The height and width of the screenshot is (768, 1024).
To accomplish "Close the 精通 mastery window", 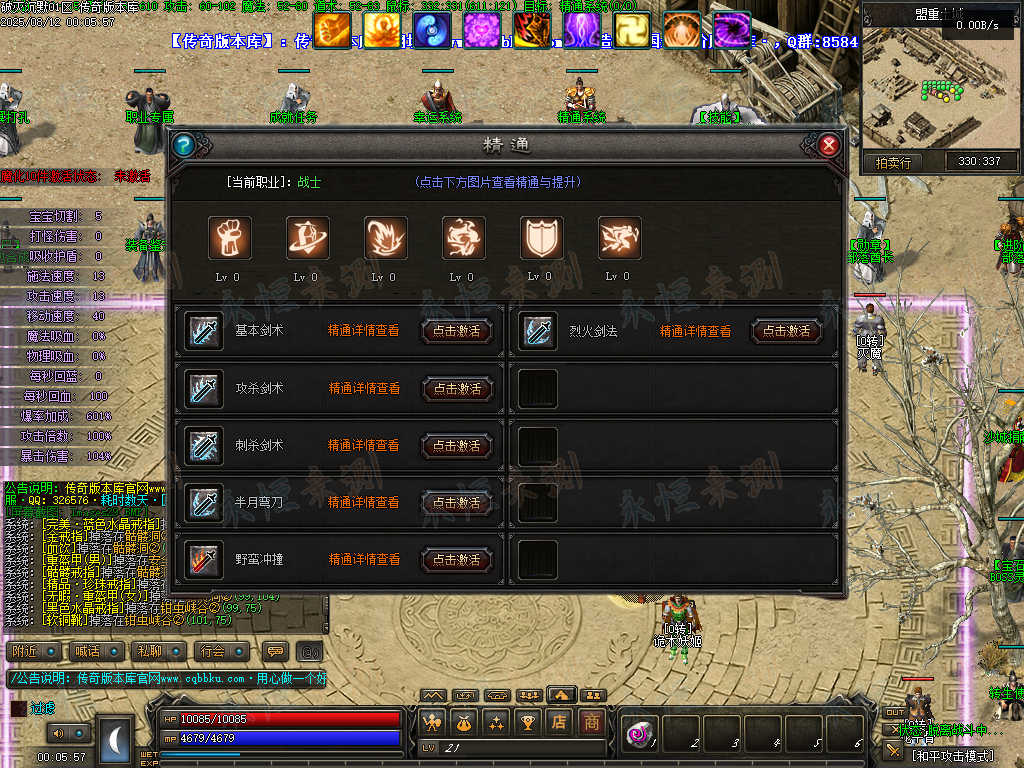I will click(828, 146).
